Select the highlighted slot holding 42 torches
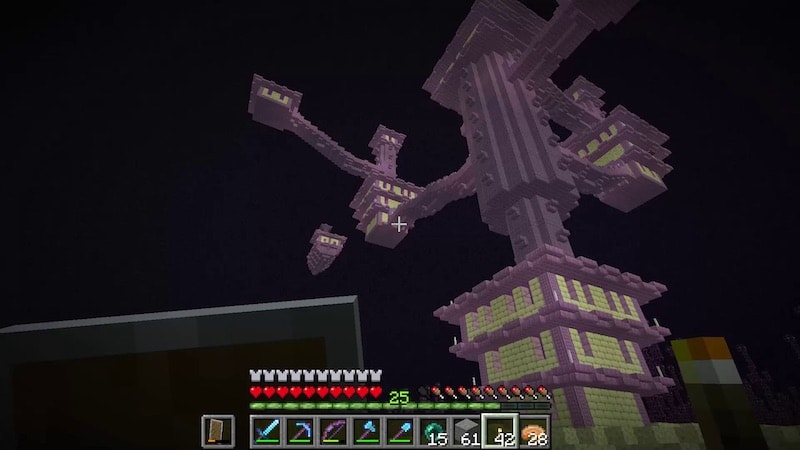This screenshot has width=800, height=450. (500, 431)
